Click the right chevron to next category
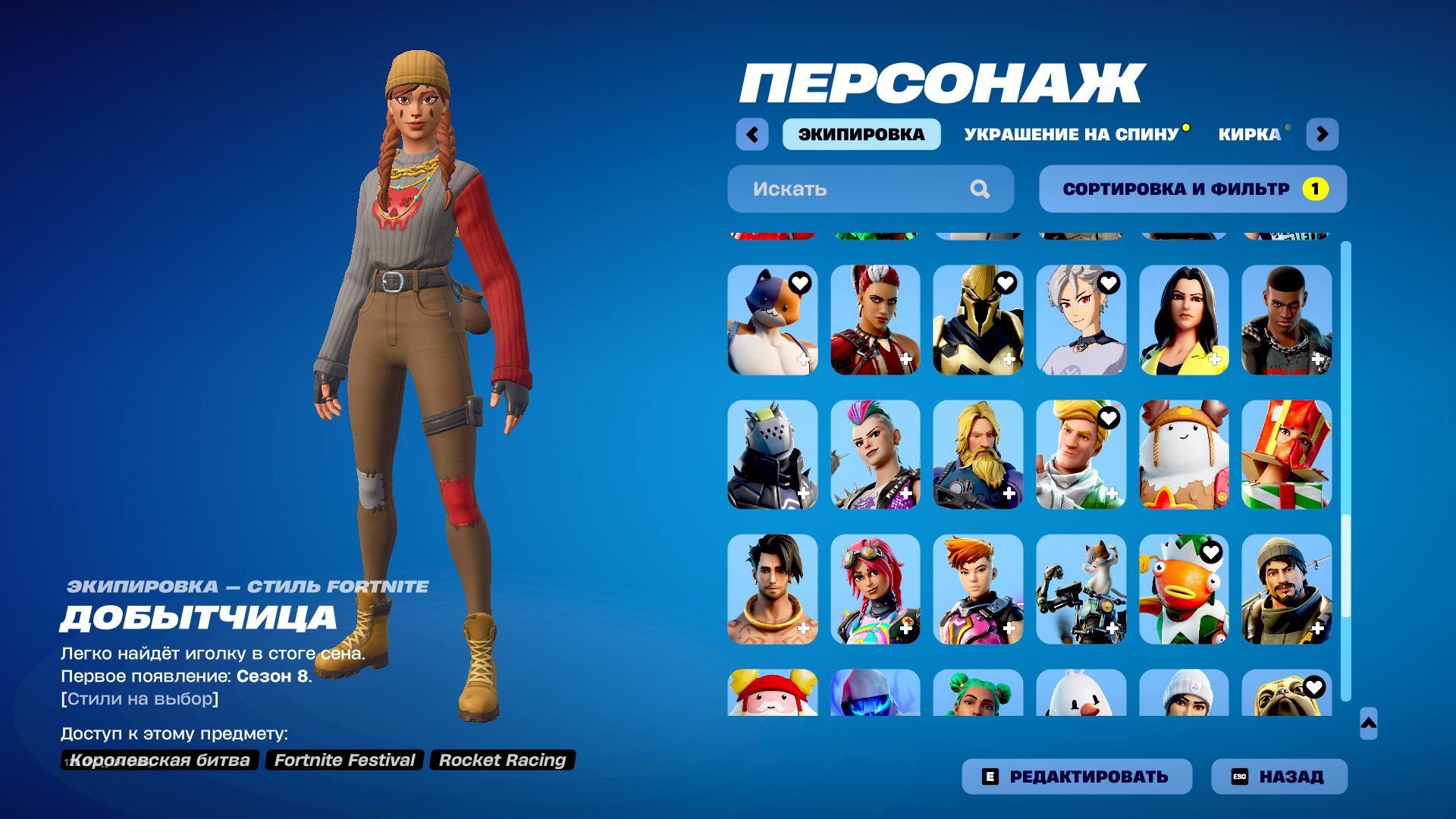This screenshot has height=819, width=1456. point(1323,133)
